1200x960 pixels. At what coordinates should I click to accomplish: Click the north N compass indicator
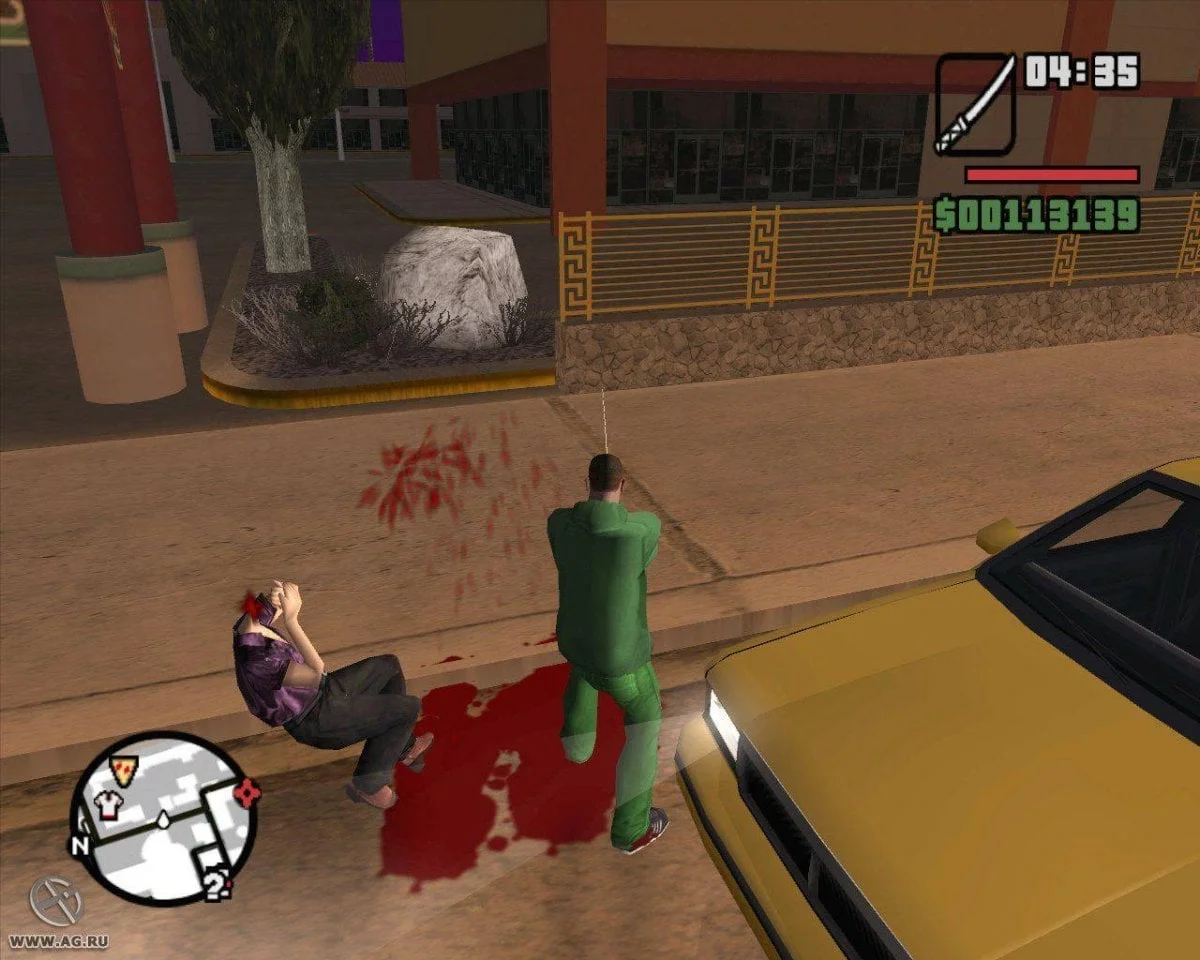click(81, 845)
